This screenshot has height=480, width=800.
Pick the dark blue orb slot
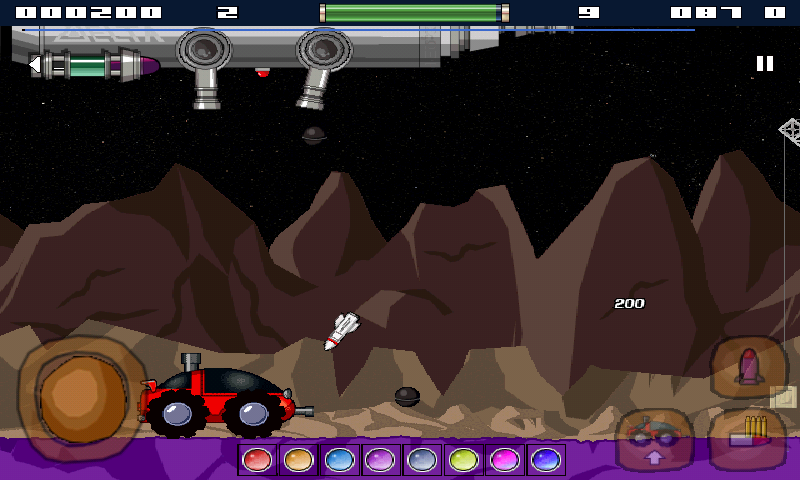(x=545, y=460)
